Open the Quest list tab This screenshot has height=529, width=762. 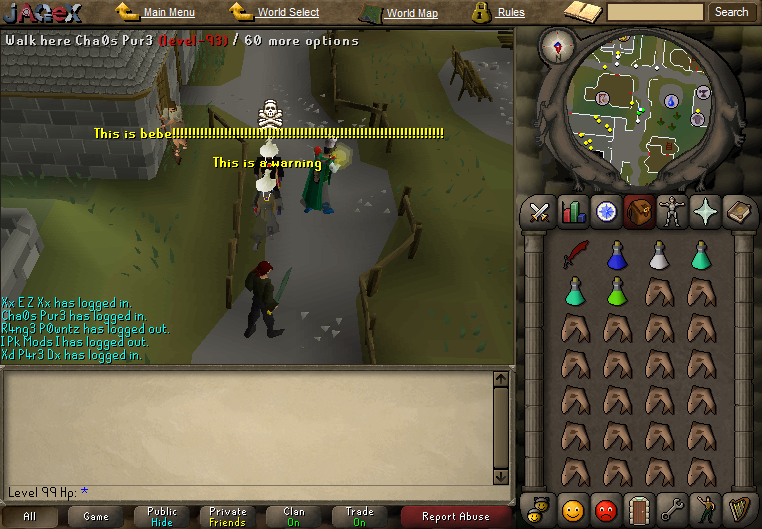(x=605, y=211)
